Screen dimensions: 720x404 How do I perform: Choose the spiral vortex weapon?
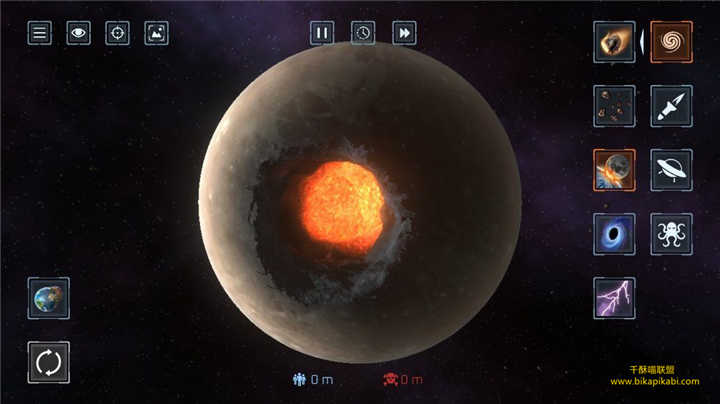[x=671, y=42]
